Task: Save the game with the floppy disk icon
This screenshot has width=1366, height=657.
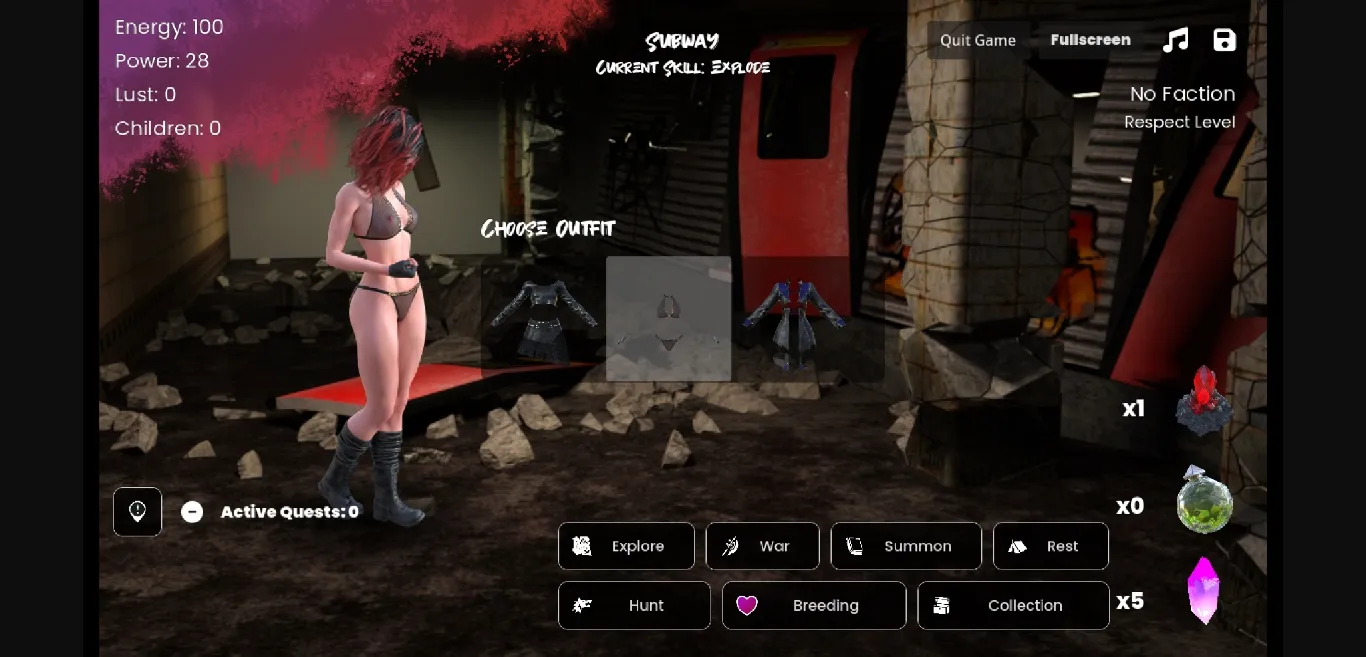Action: tap(1224, 40)
